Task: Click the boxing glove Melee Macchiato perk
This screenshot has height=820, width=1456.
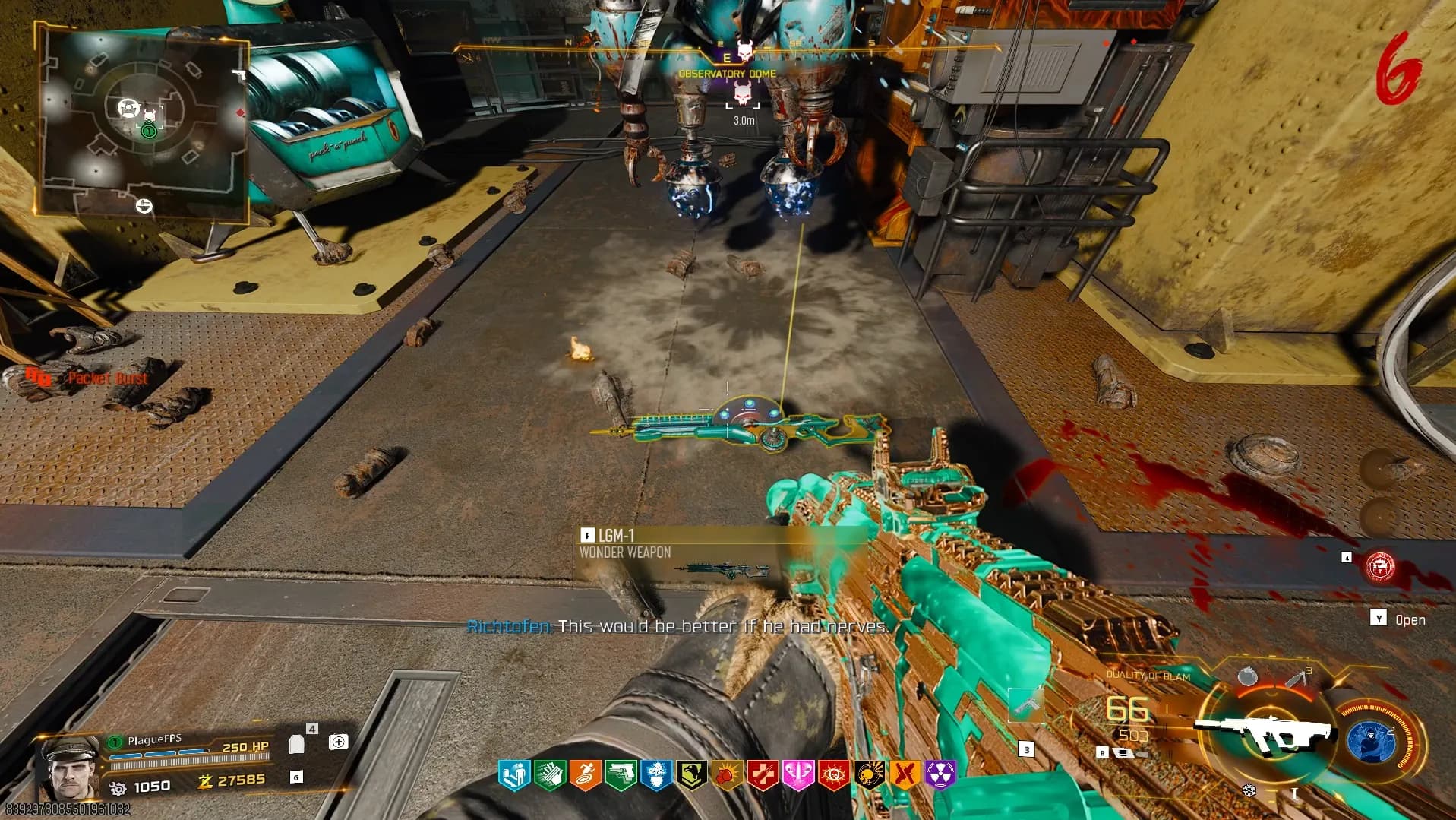Action: click(728, 775)
